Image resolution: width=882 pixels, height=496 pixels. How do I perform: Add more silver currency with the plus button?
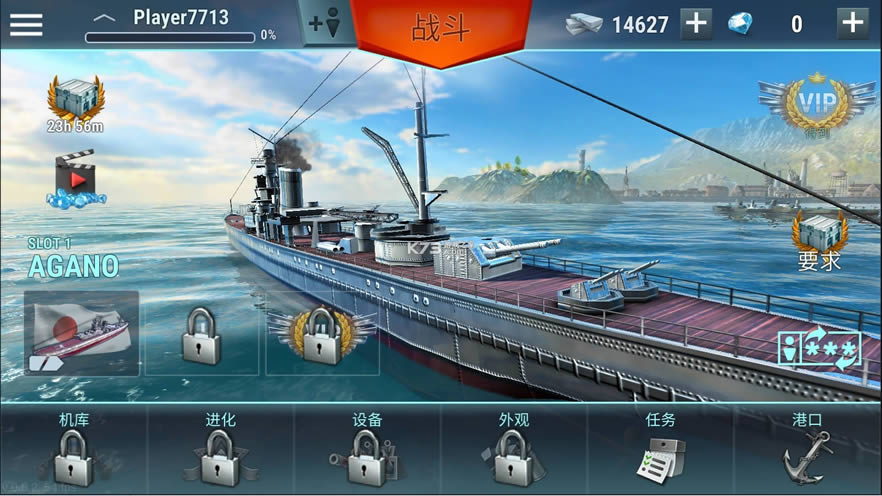click(696, 24)
